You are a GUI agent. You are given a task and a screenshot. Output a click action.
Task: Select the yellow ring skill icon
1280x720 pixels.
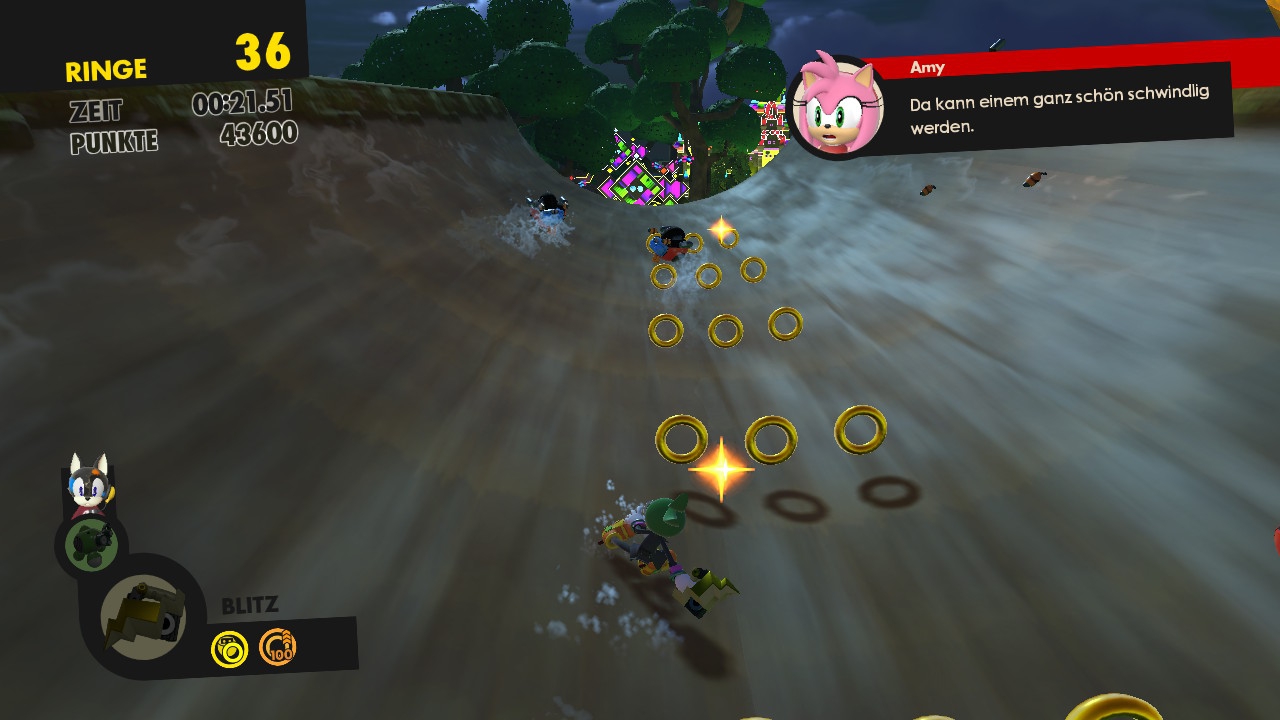point(229,650)
